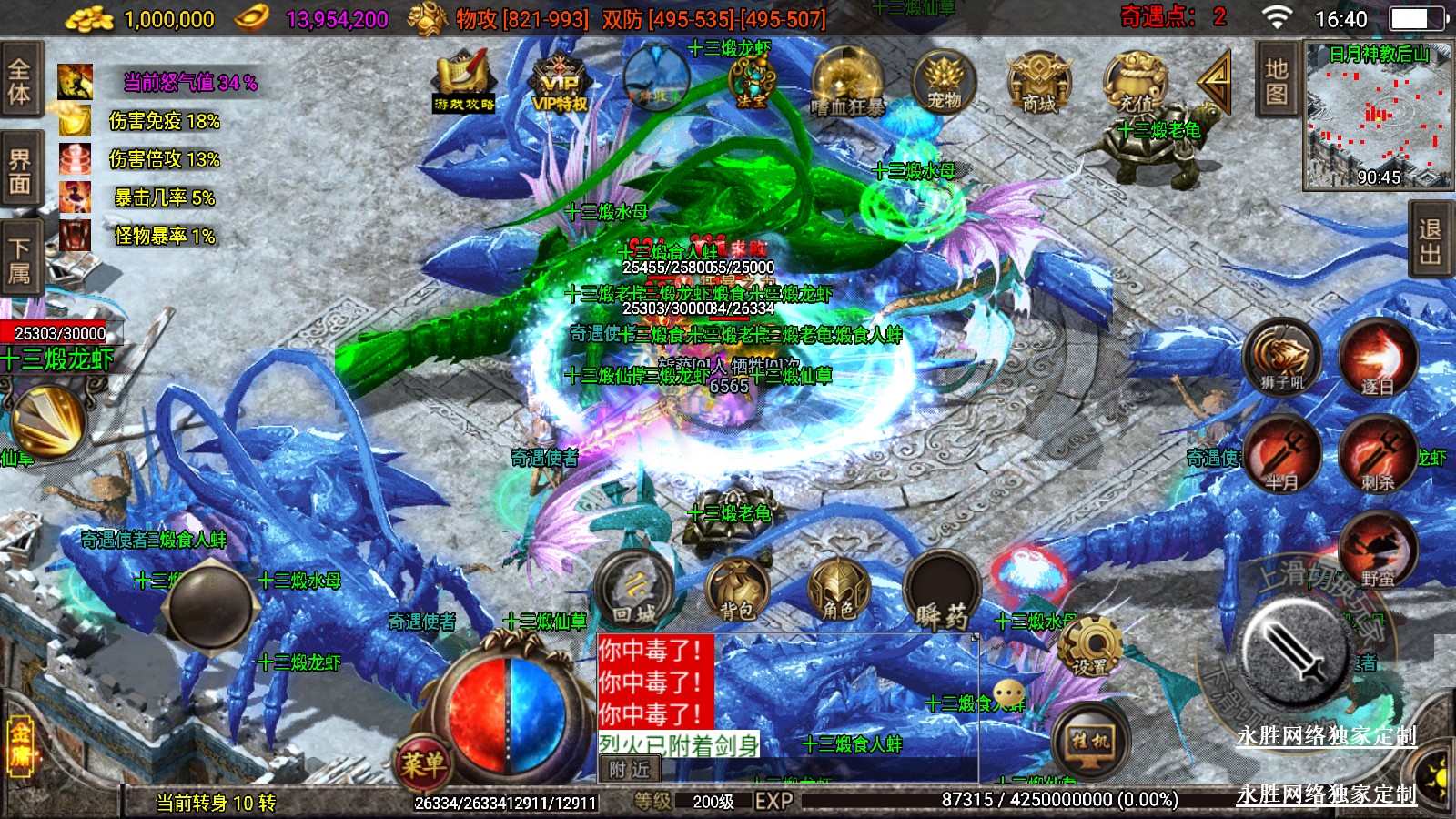Collapse the top icon row with the arrow
The image size is (1456, 819).
(1215, 80)
